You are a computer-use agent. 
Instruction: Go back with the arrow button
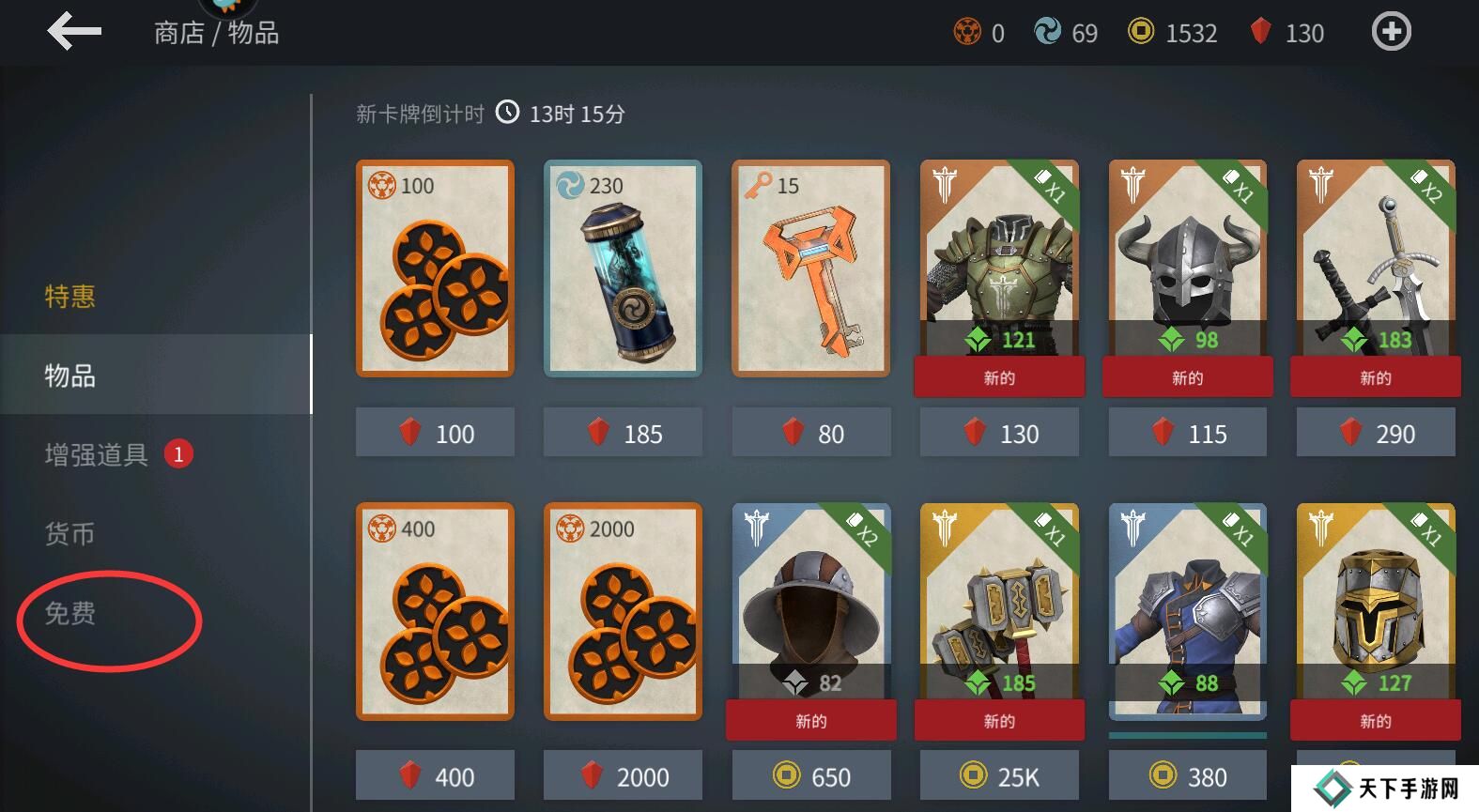coord(74,32)
